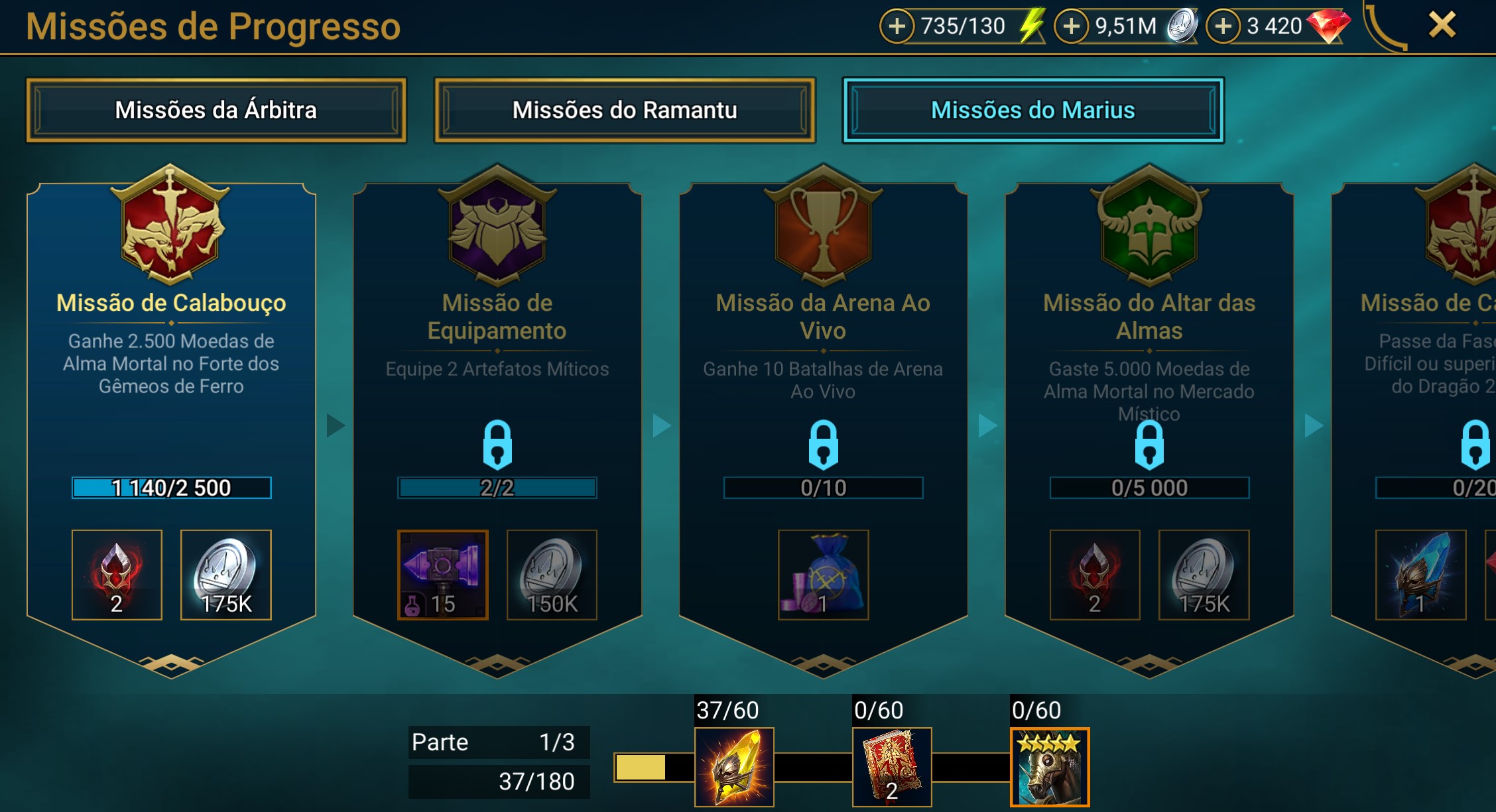
Task: Open the Missão de Calabouço mission card
Action: pos(171,398)
